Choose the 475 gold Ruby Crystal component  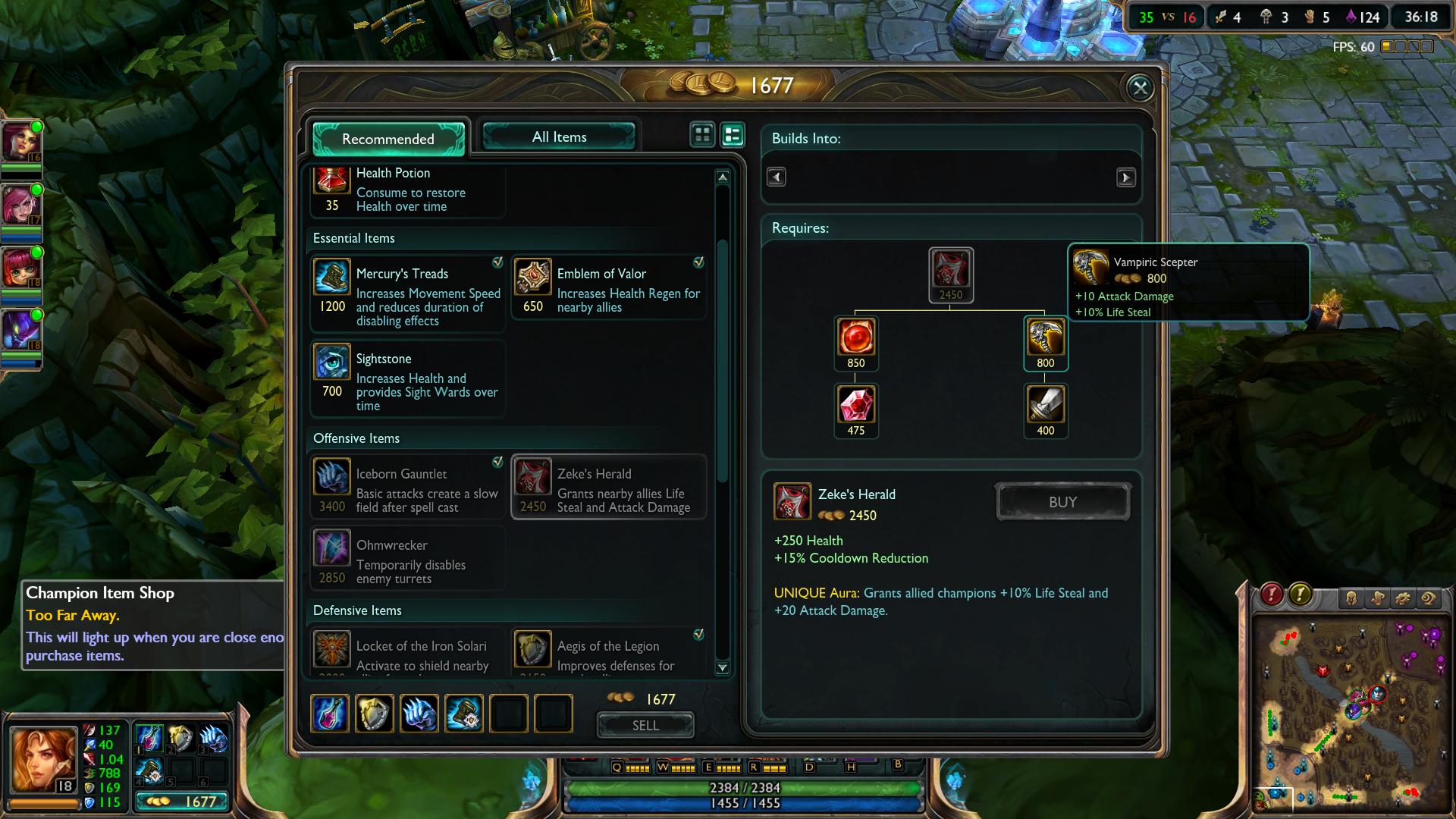(856, 405)
